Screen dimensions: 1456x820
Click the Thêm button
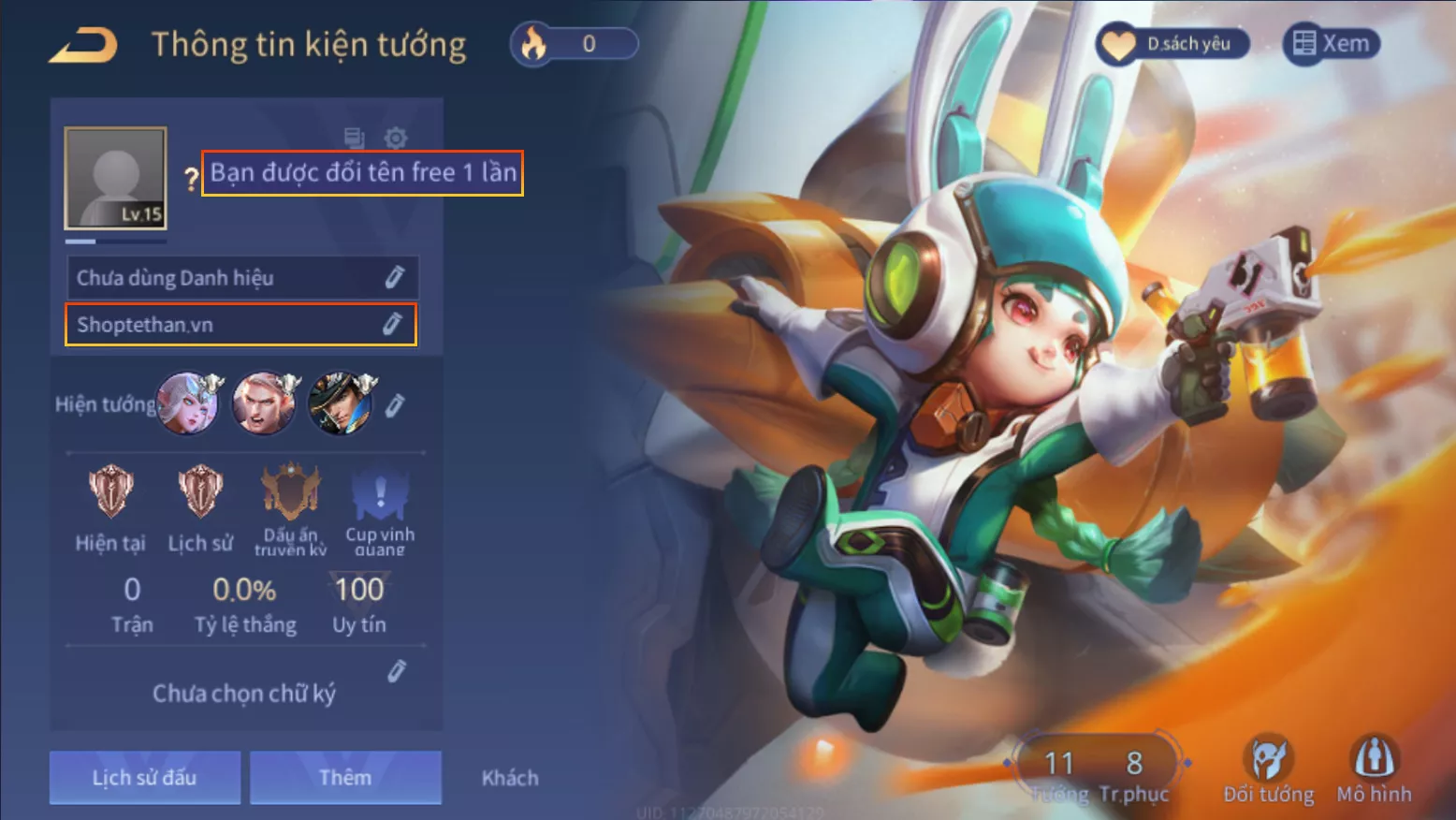pos(345,777)
